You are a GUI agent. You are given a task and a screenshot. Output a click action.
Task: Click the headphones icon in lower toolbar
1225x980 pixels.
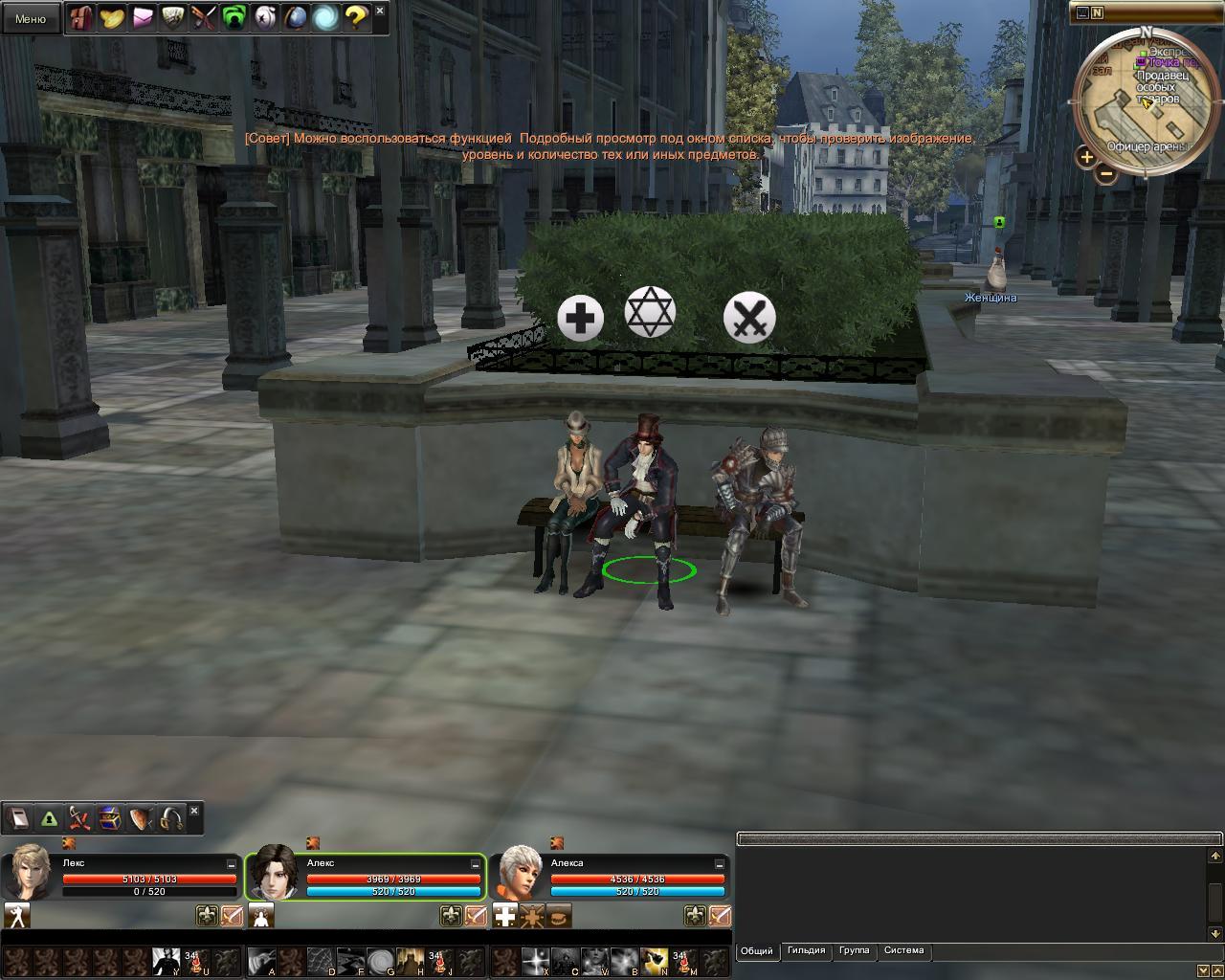pos(171,819)
